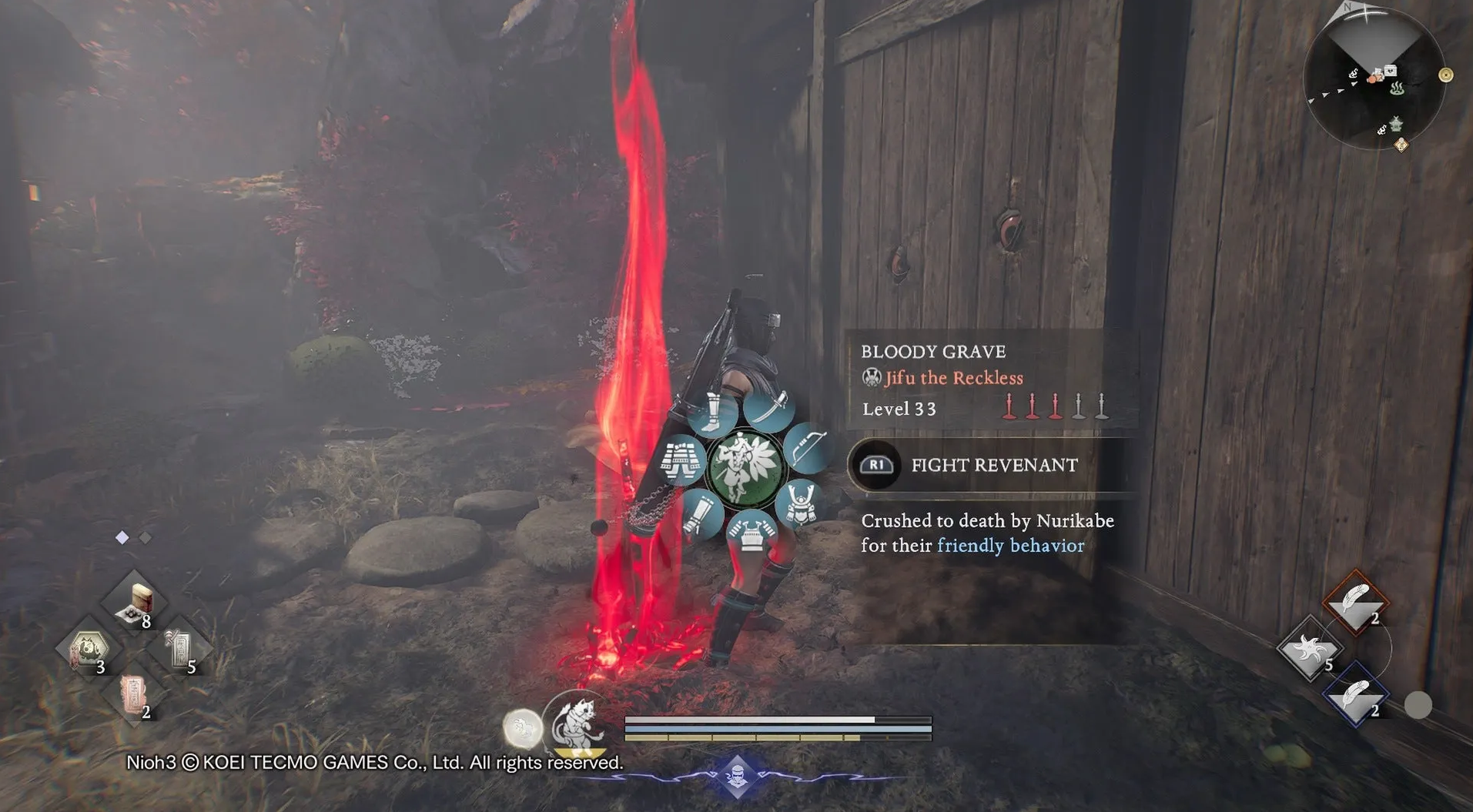Activate the shuriken skill with 5 uses
Viewport: 1473px width, 812px height.
(1309, 649)
